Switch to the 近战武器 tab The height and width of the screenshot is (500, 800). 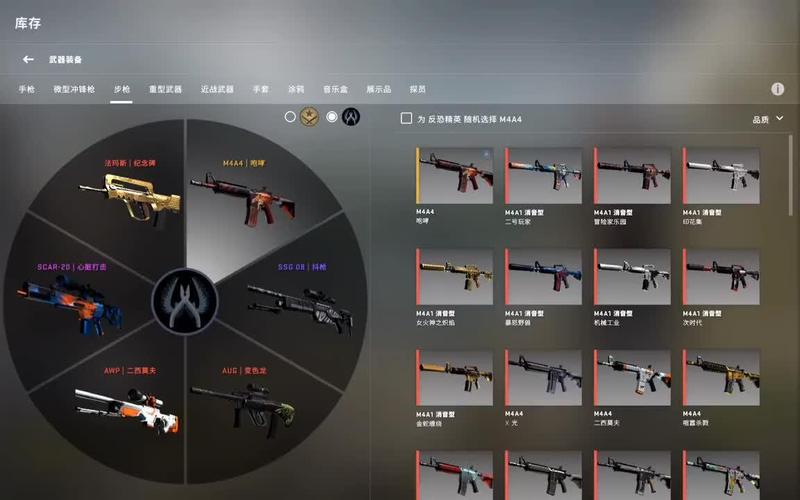point(217,89)
